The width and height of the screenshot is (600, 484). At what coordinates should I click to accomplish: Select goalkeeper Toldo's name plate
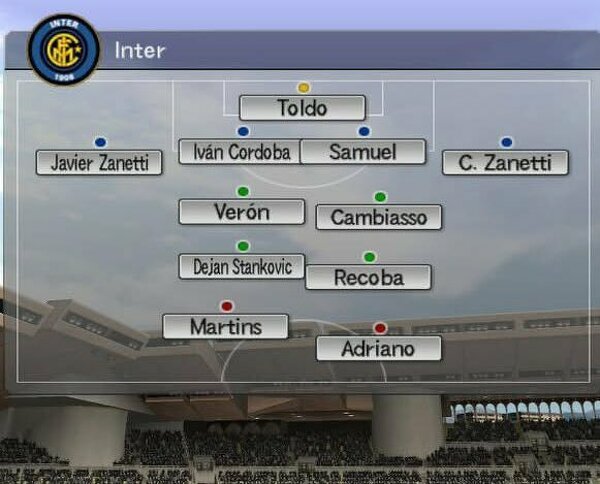(302, 108)
